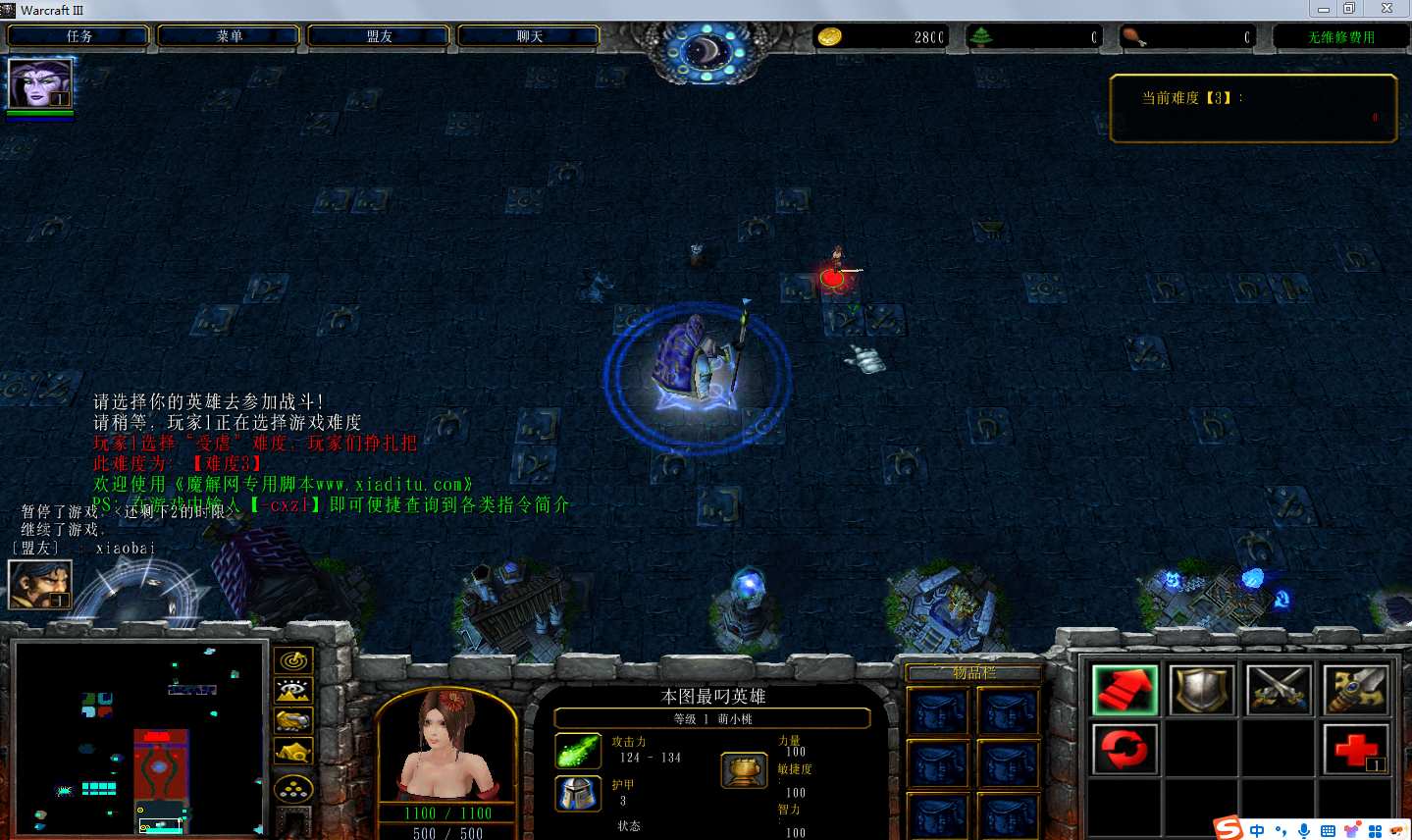
Task: Toggle the minimap ally color mode button
Action: pyautogui.click(x=293, y=722)
